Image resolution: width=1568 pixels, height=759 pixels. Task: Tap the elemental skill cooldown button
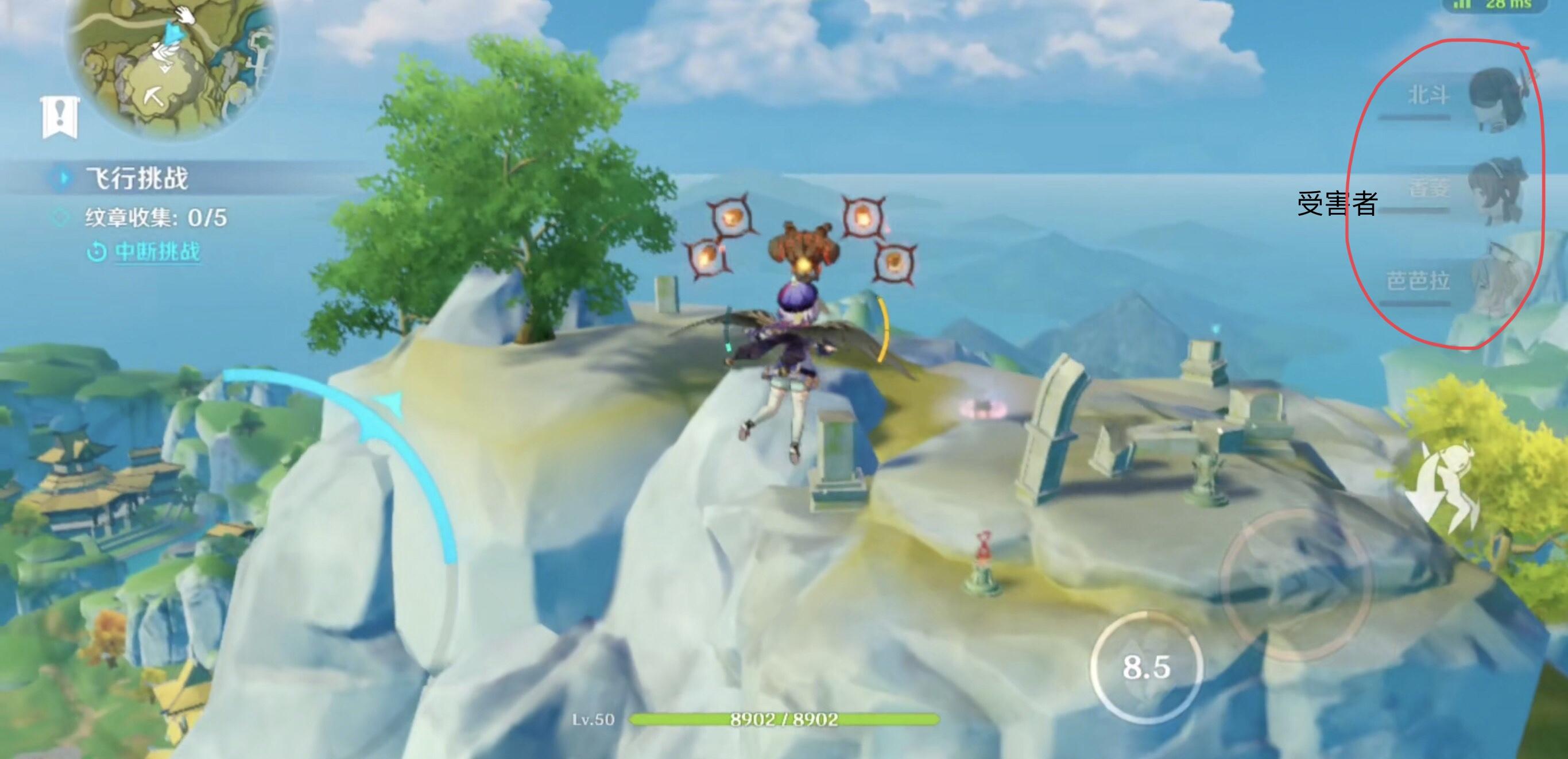[x=1146, y=668]
